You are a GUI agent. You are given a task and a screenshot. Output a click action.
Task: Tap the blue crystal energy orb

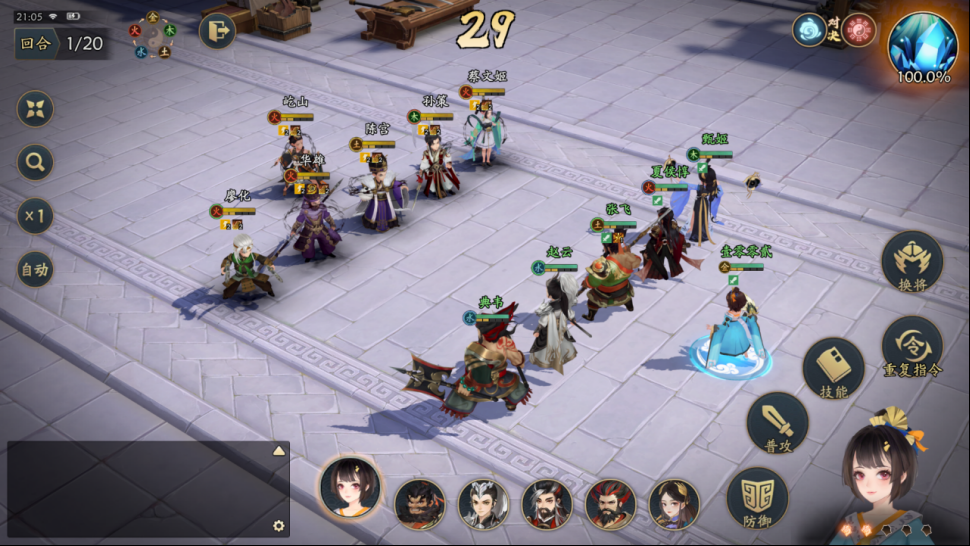click(922, 43)
